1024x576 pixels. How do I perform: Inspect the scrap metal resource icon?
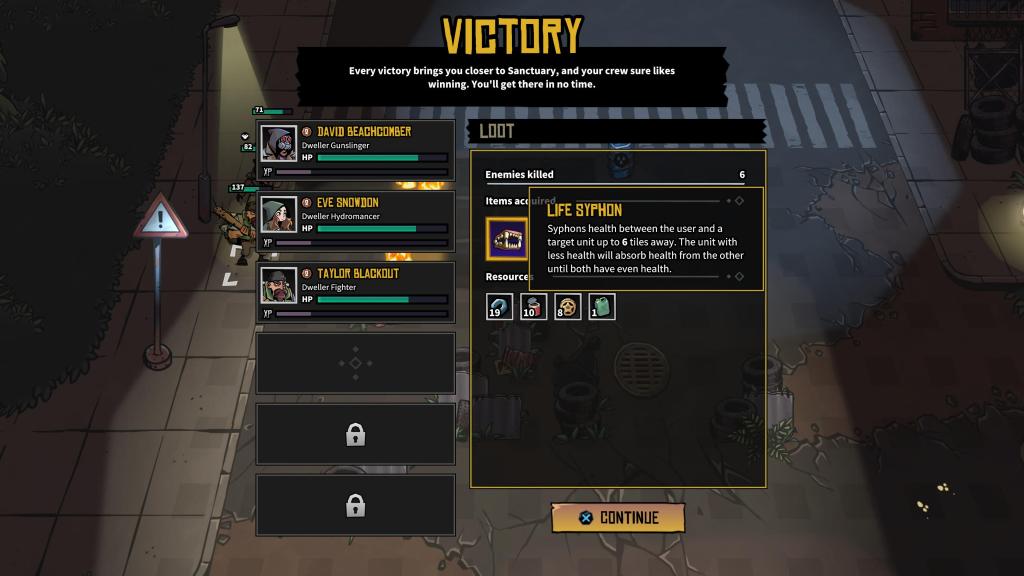click(x=500, y=306)
